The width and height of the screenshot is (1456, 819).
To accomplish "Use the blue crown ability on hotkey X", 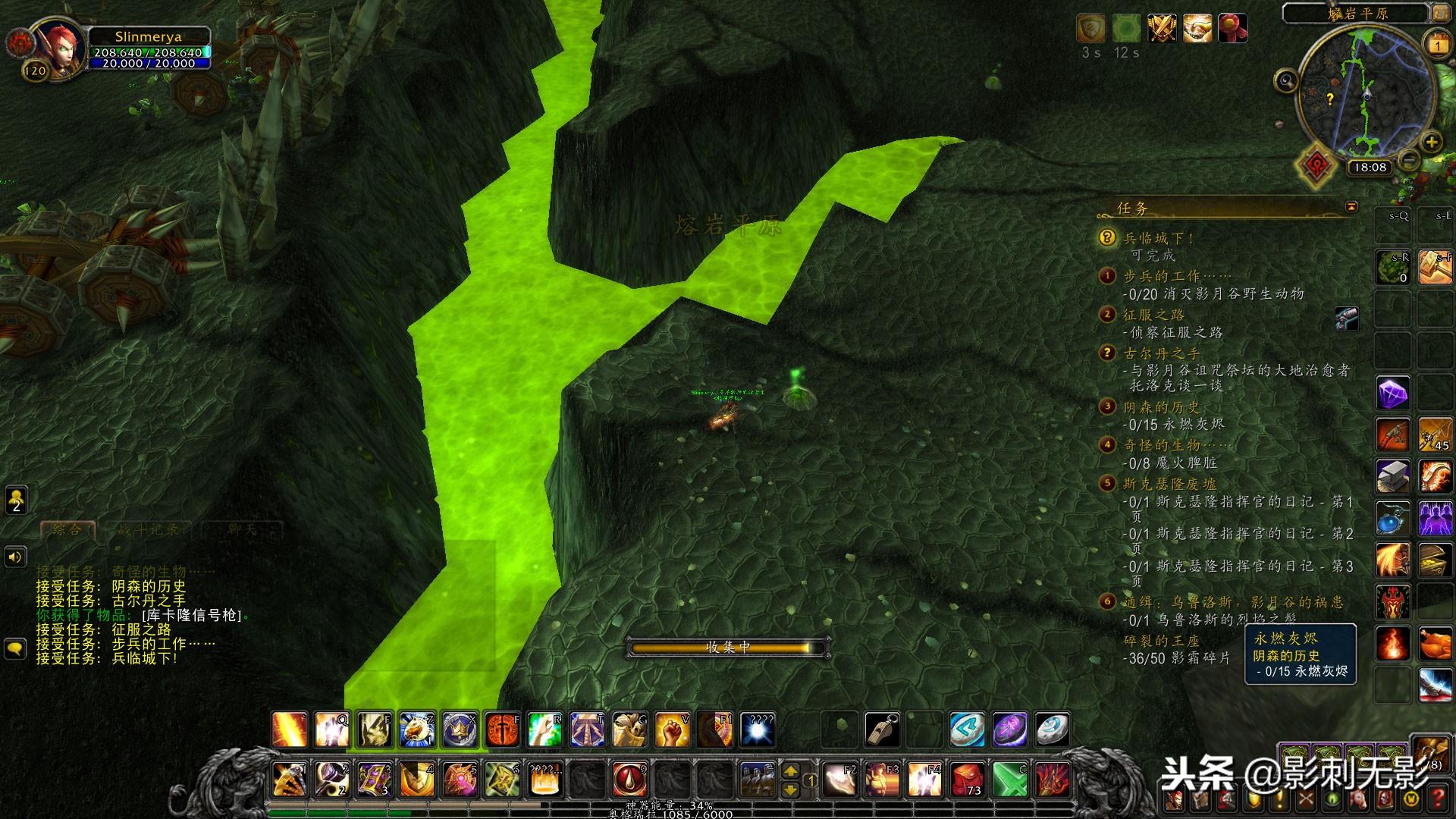I will point(460,730).
